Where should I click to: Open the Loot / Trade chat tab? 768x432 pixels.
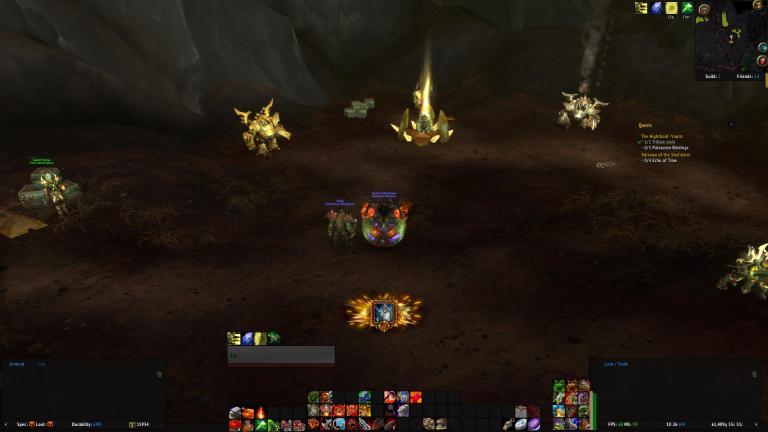tap(617, 365)
